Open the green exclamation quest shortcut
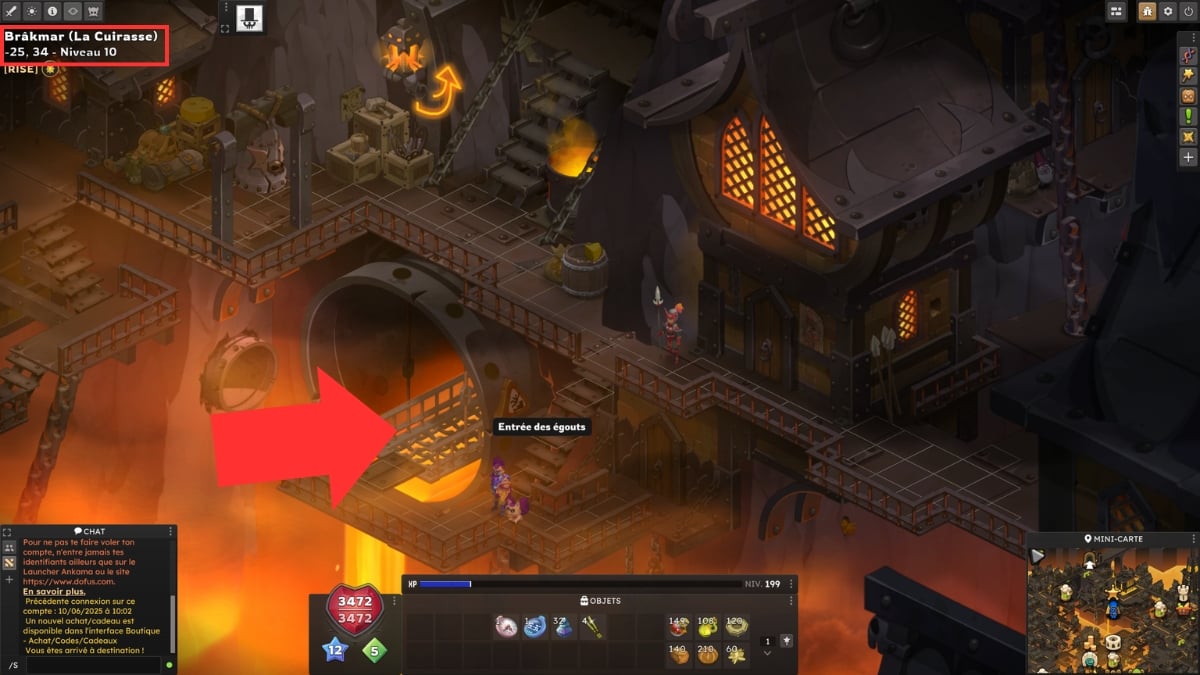This screenshot has height=675, width=1200. pyautogui.click(x=1188, y=116)
